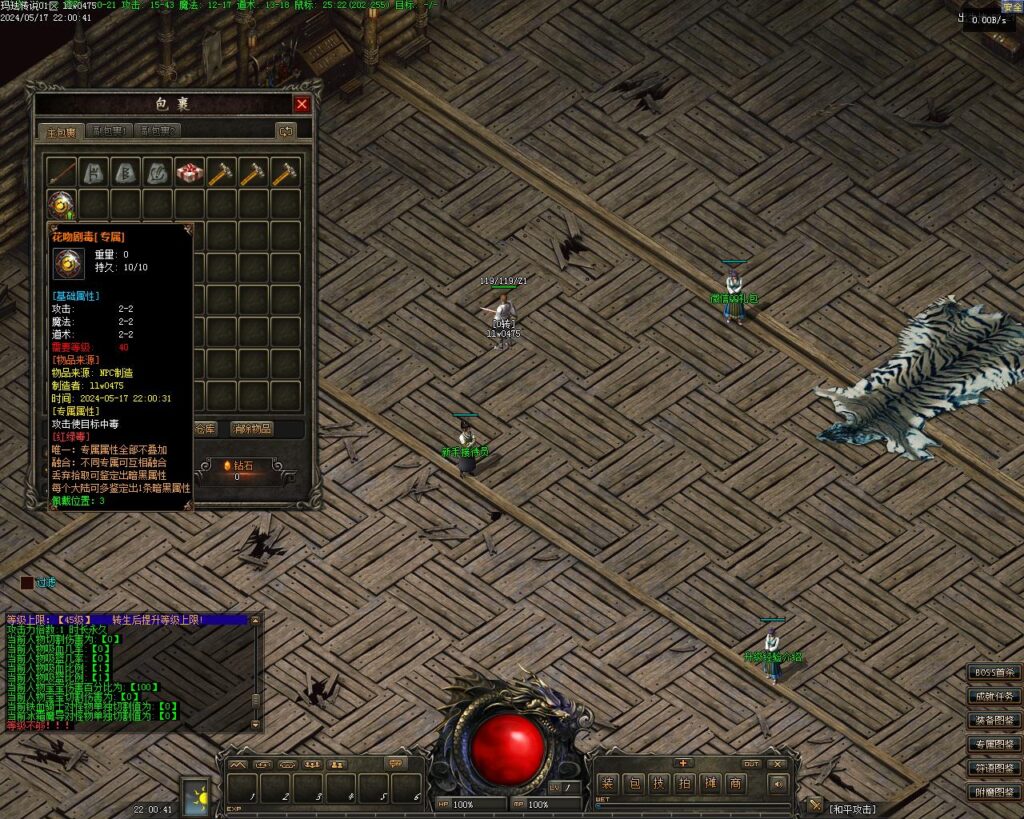Open the 专属图鉴 codex
This screenshot has width=1024, height=819.
[x=994, y=744]
